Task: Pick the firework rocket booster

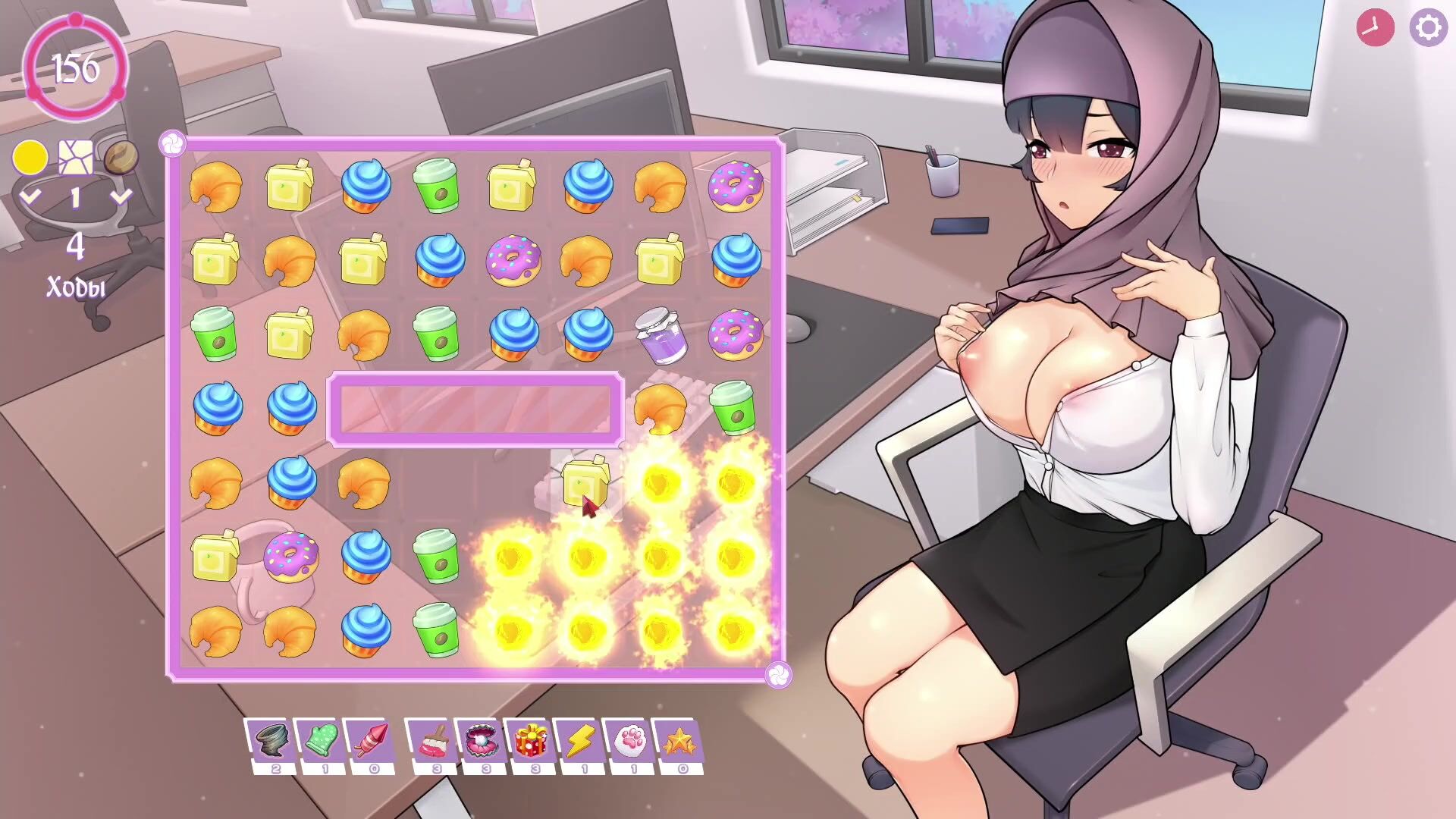Action: click(371, 740)
